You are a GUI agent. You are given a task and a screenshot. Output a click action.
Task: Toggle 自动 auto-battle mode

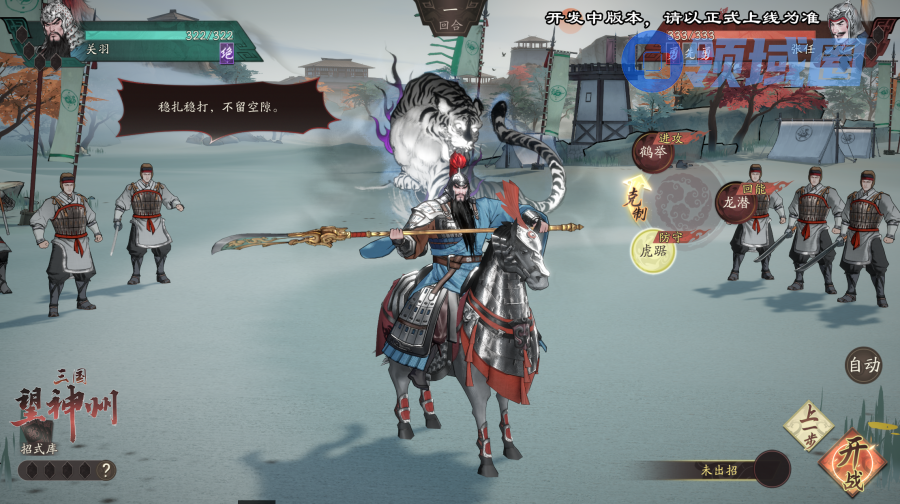864,365
